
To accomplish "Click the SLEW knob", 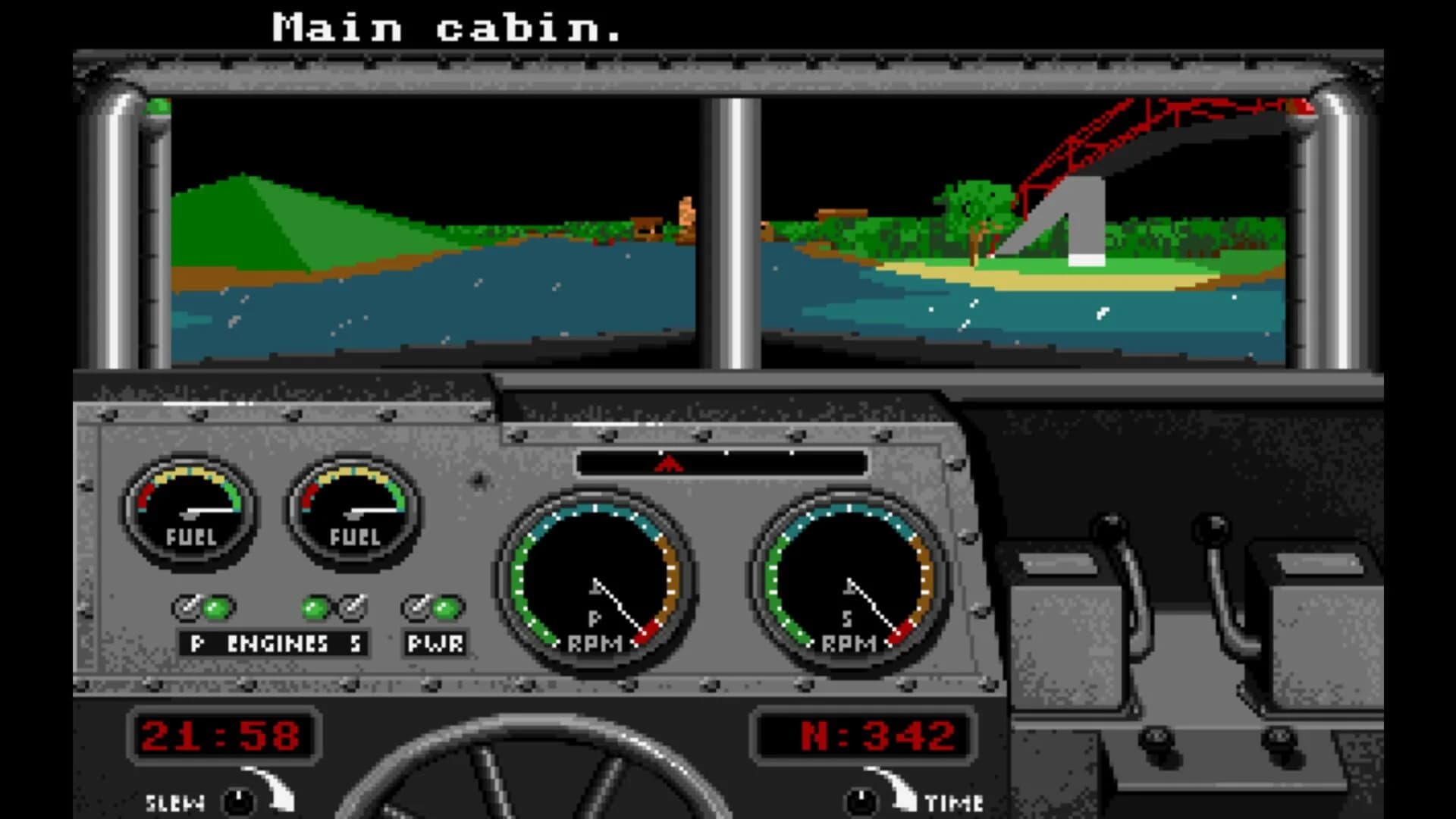I will click(x=239, y=800).
